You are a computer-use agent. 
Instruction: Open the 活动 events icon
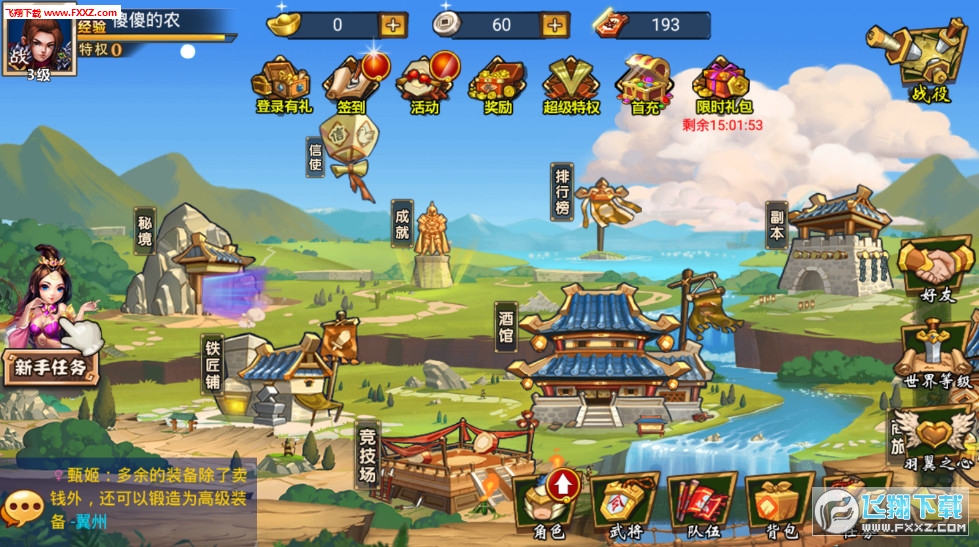(425, 80)
